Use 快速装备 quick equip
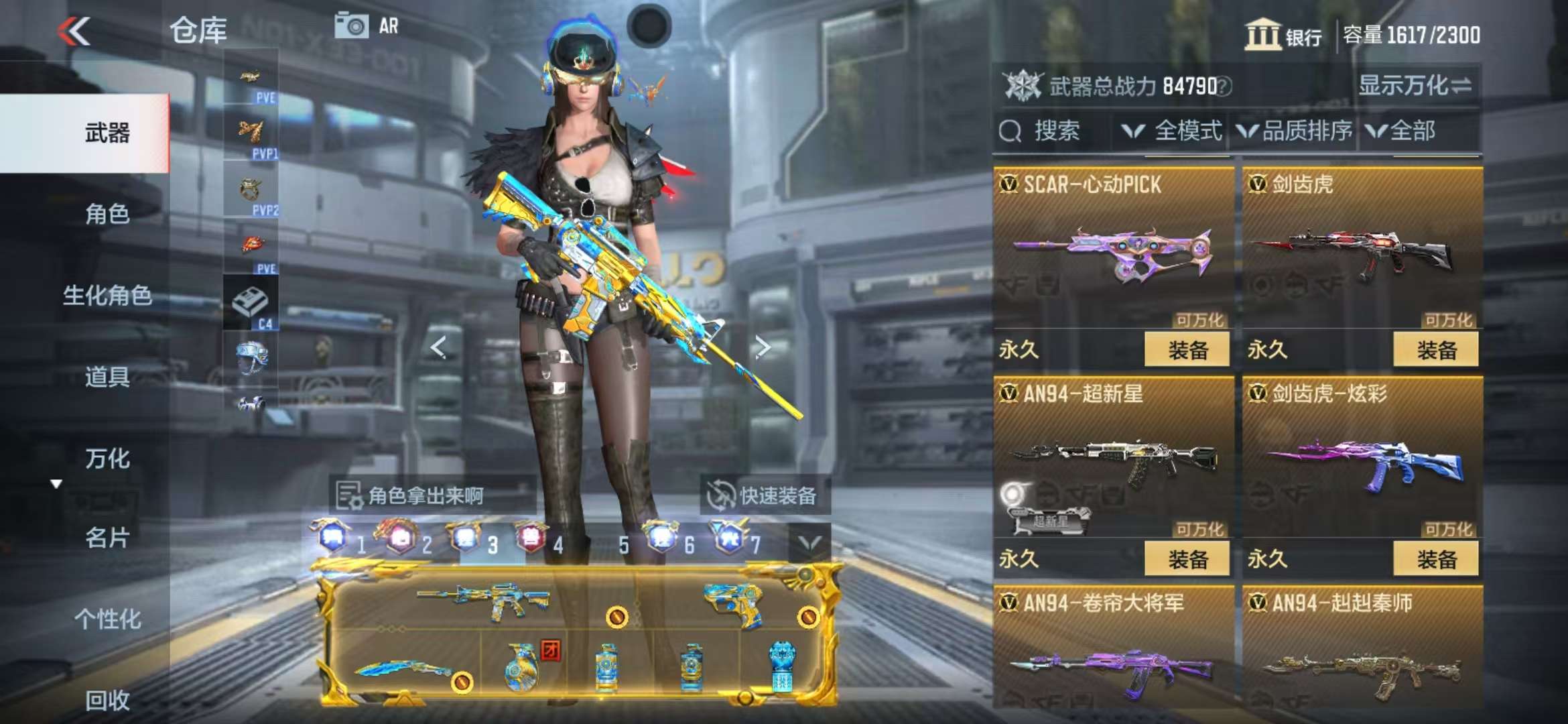 click(764, 495)
